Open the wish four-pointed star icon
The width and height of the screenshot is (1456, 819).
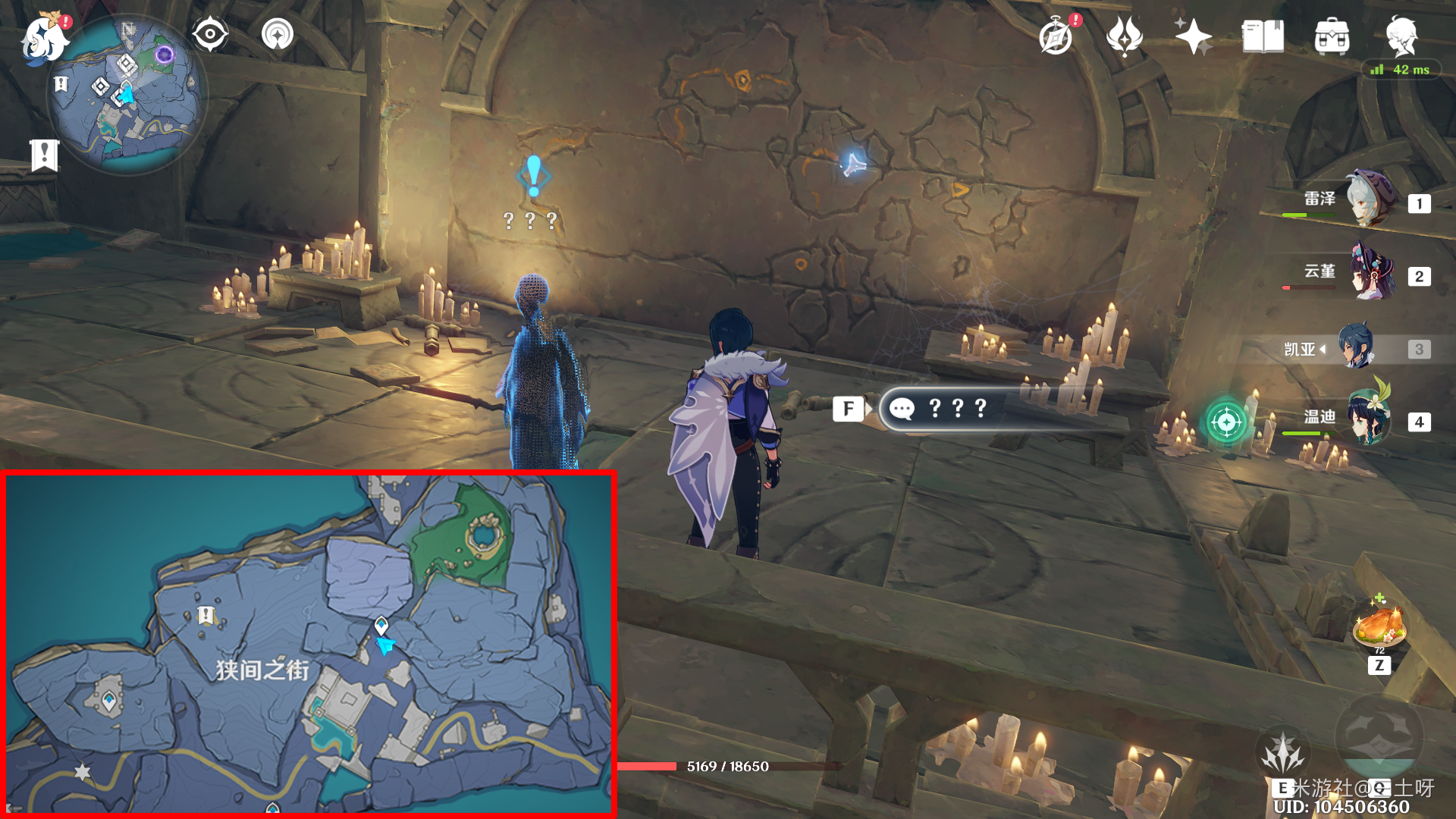coord(1193,36)
